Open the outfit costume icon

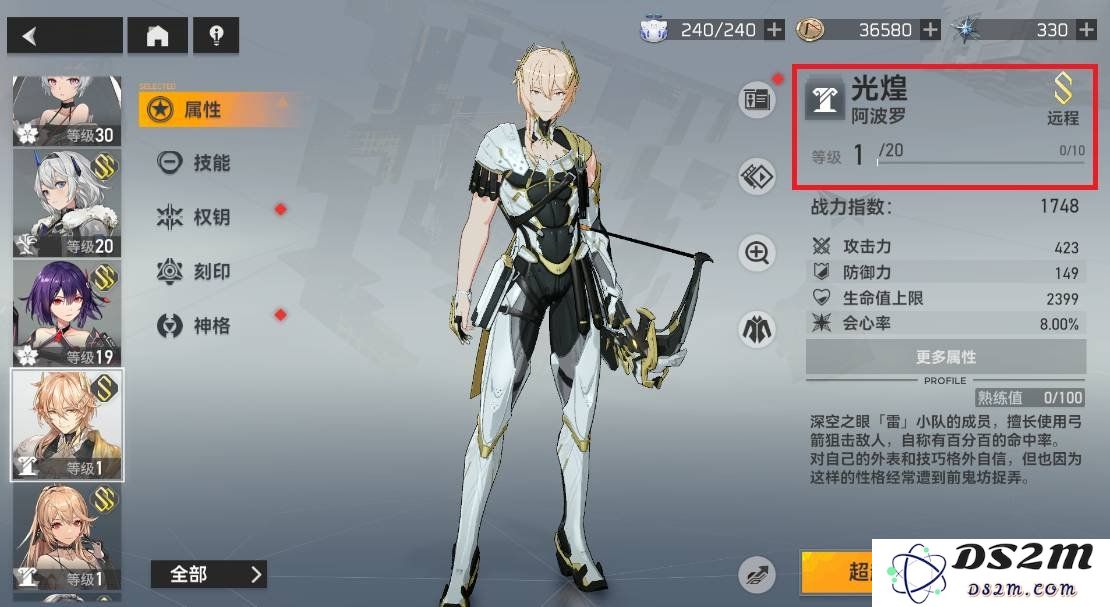click(x=757, y=328)
